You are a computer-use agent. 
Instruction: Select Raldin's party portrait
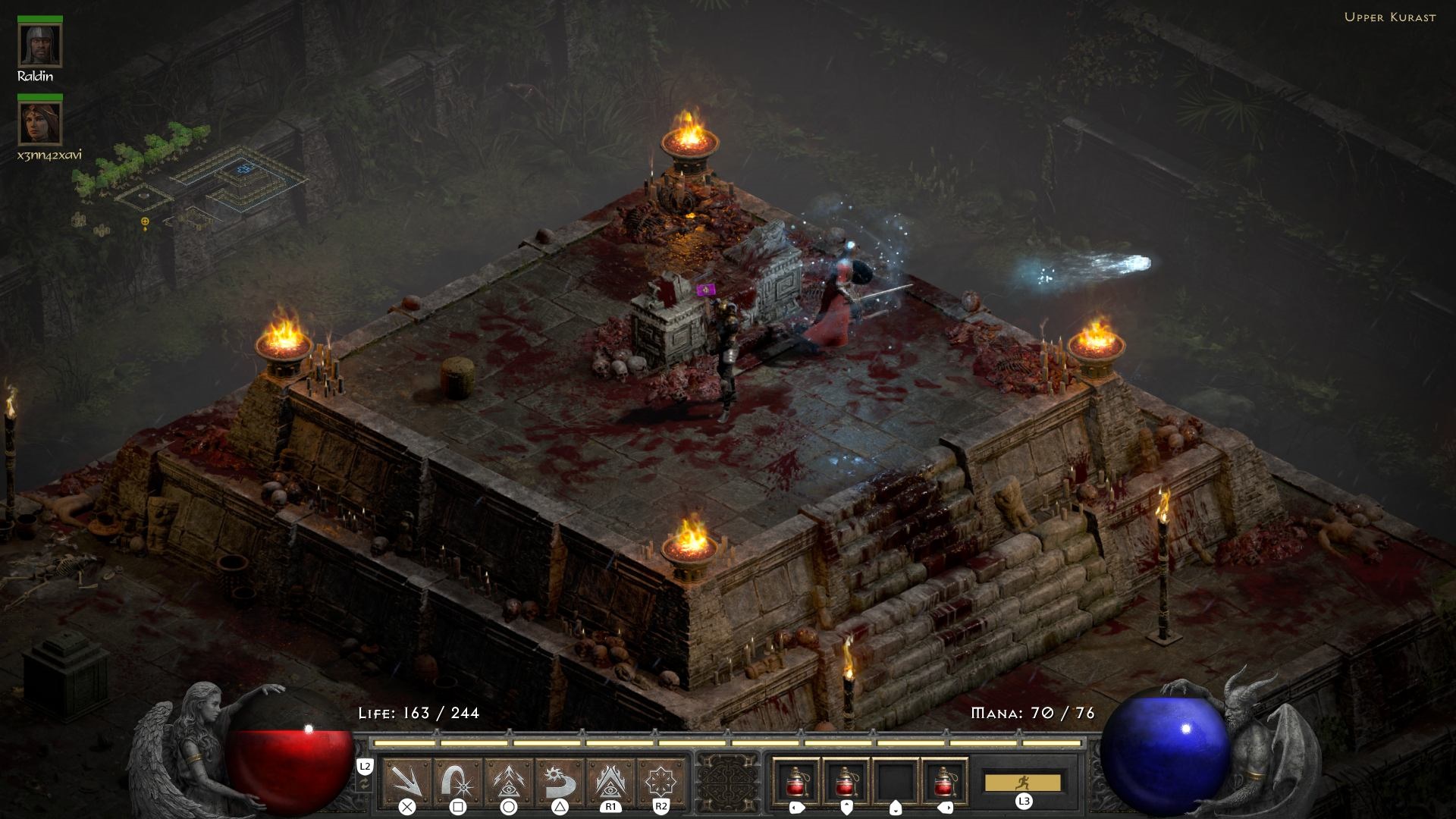39,46
